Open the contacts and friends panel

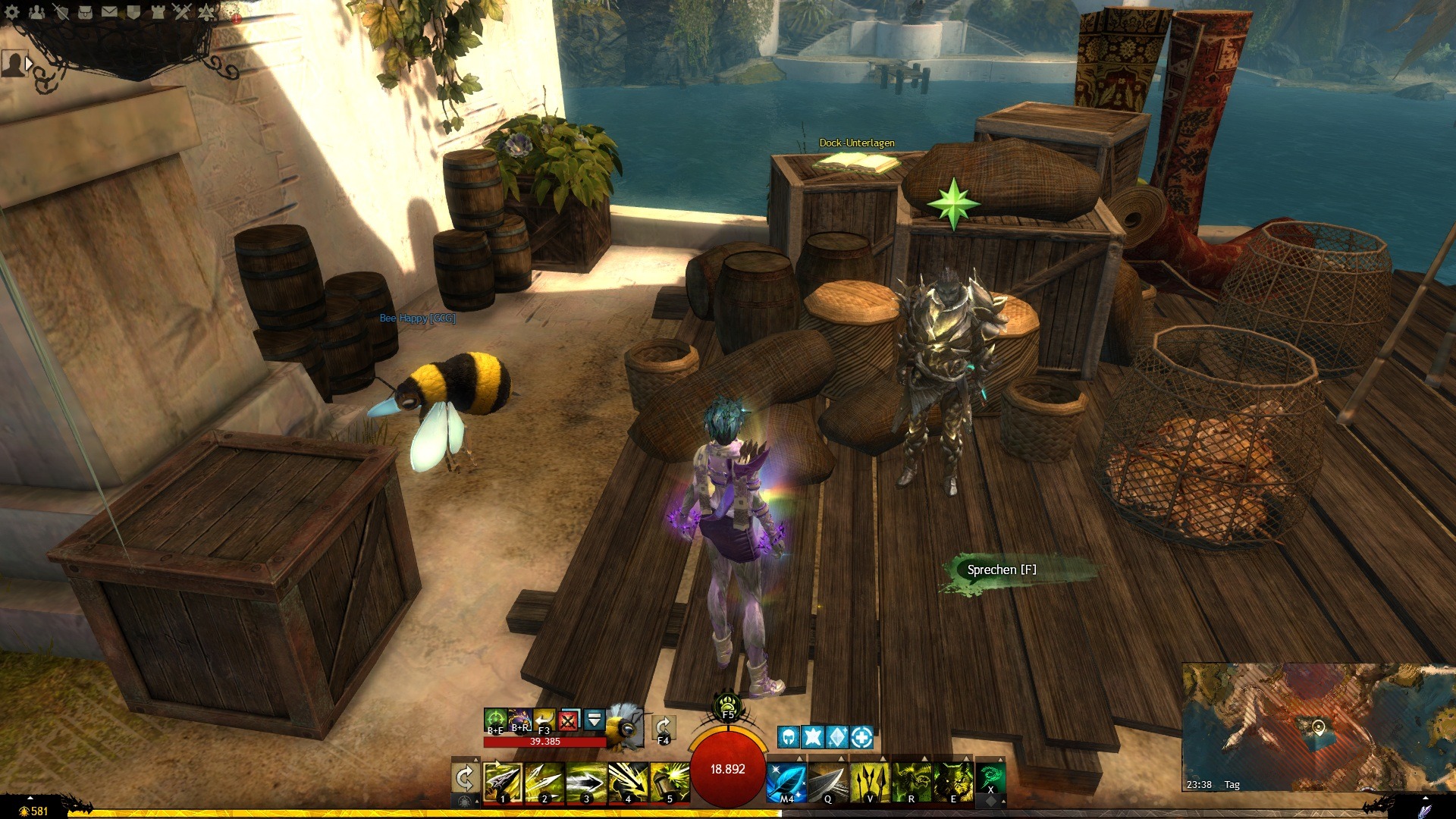36,11
